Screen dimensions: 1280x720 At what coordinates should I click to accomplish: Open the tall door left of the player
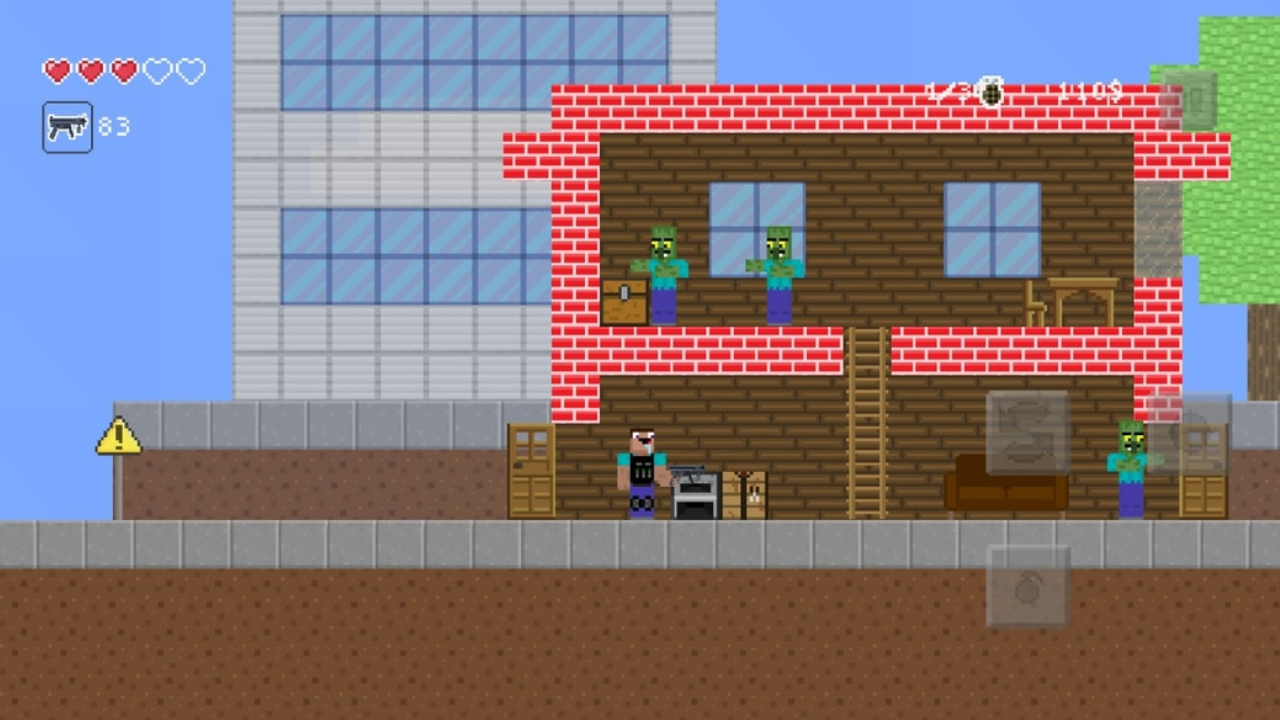[529, 470]
